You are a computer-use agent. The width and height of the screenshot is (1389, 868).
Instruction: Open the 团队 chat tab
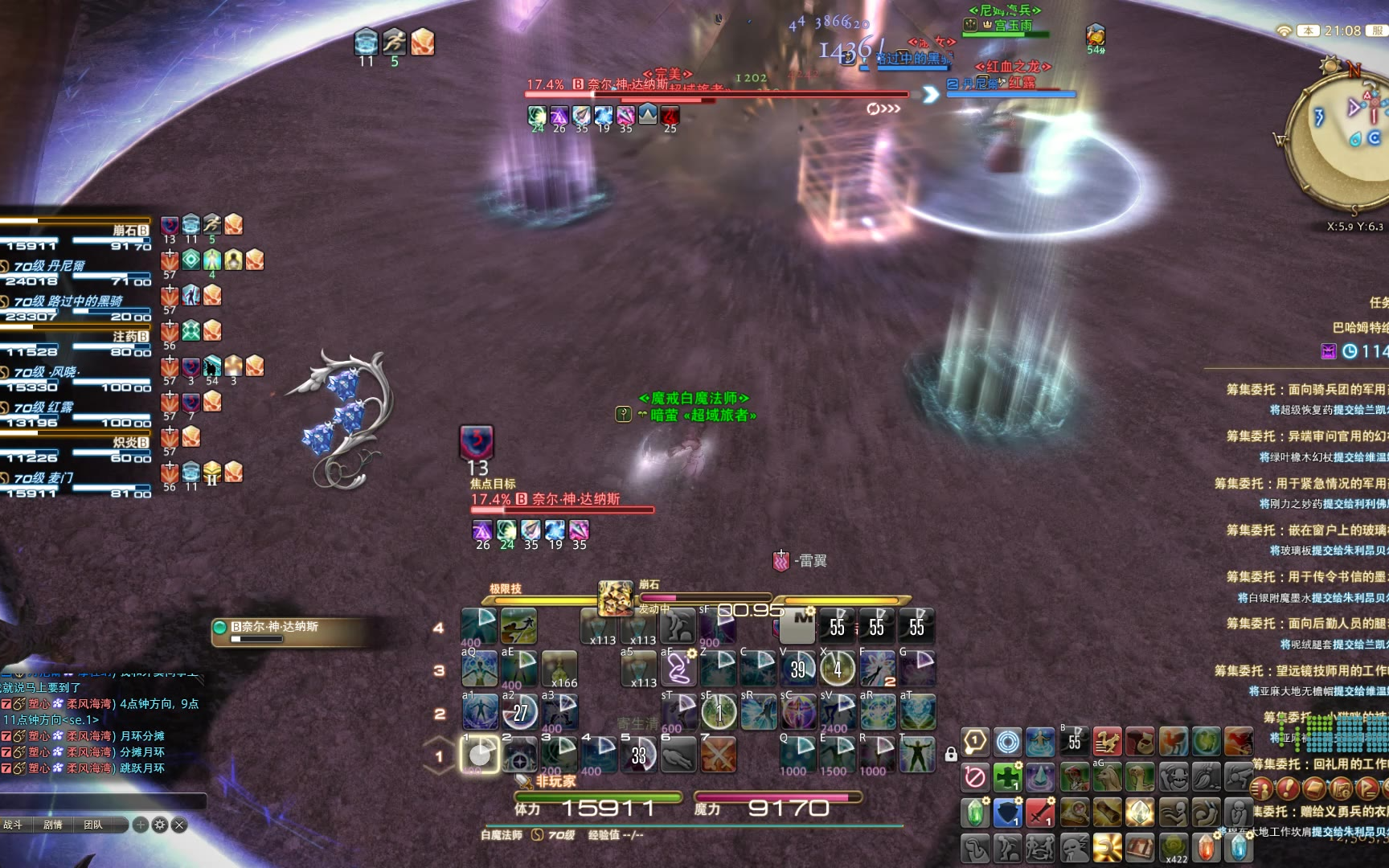(x=93, y=825)
